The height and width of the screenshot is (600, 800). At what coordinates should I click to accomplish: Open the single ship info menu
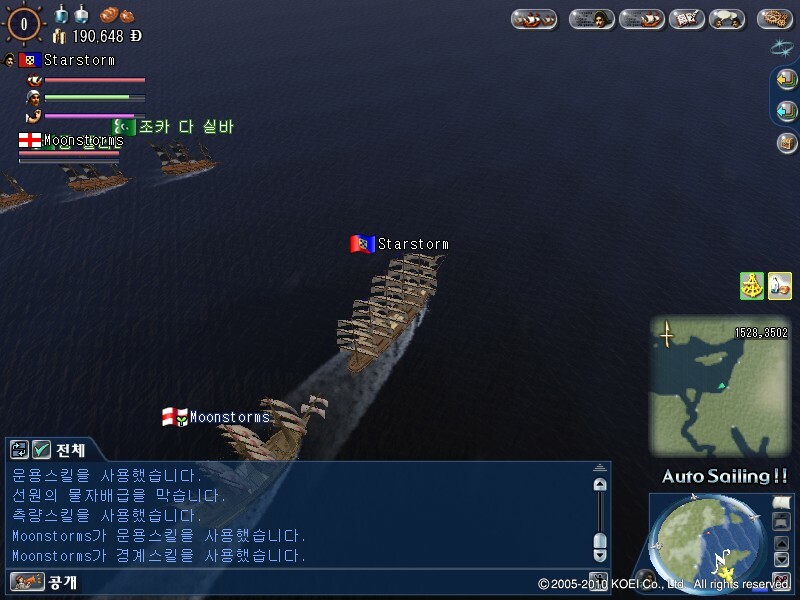pyautogui.click(x=641, y=19)
